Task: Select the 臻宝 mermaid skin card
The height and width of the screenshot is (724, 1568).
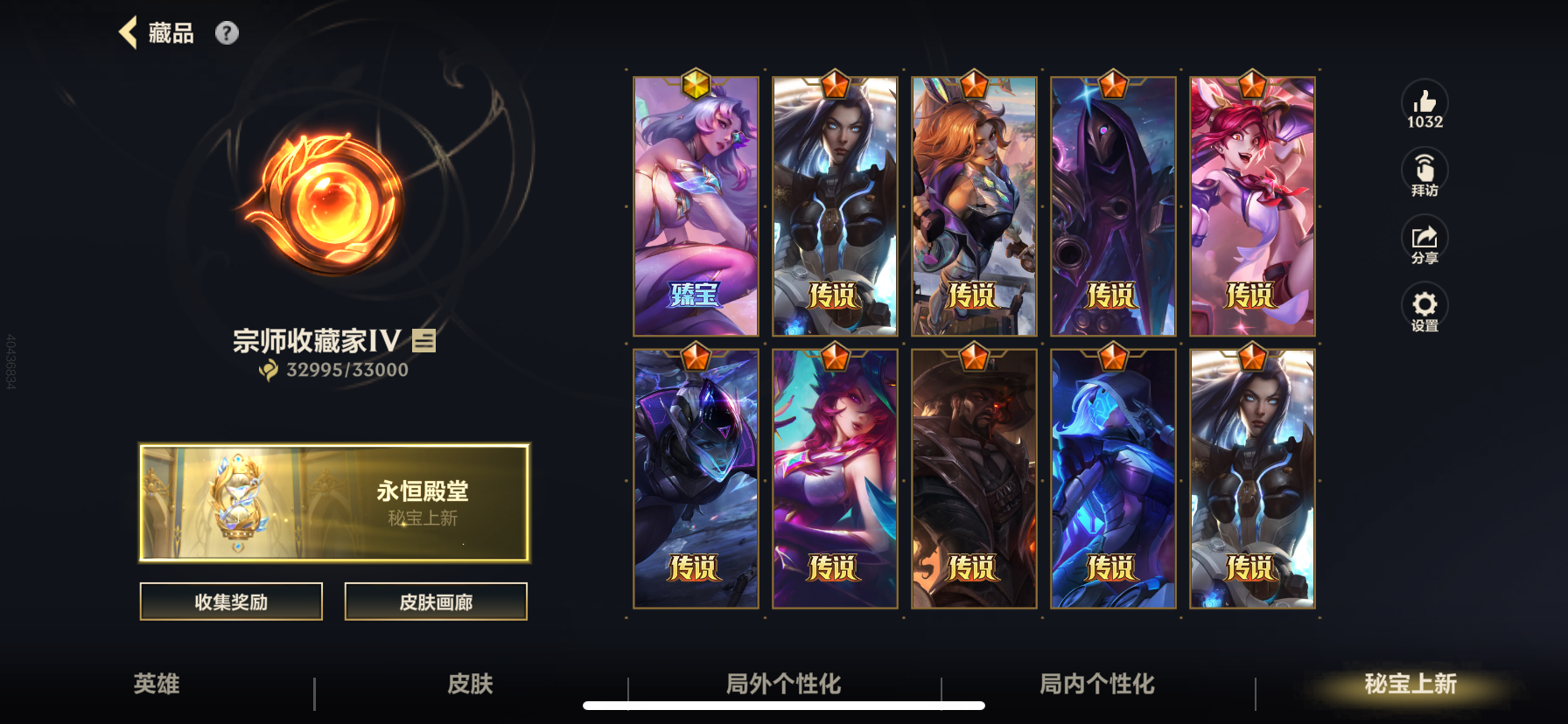Action: [696, 205]
